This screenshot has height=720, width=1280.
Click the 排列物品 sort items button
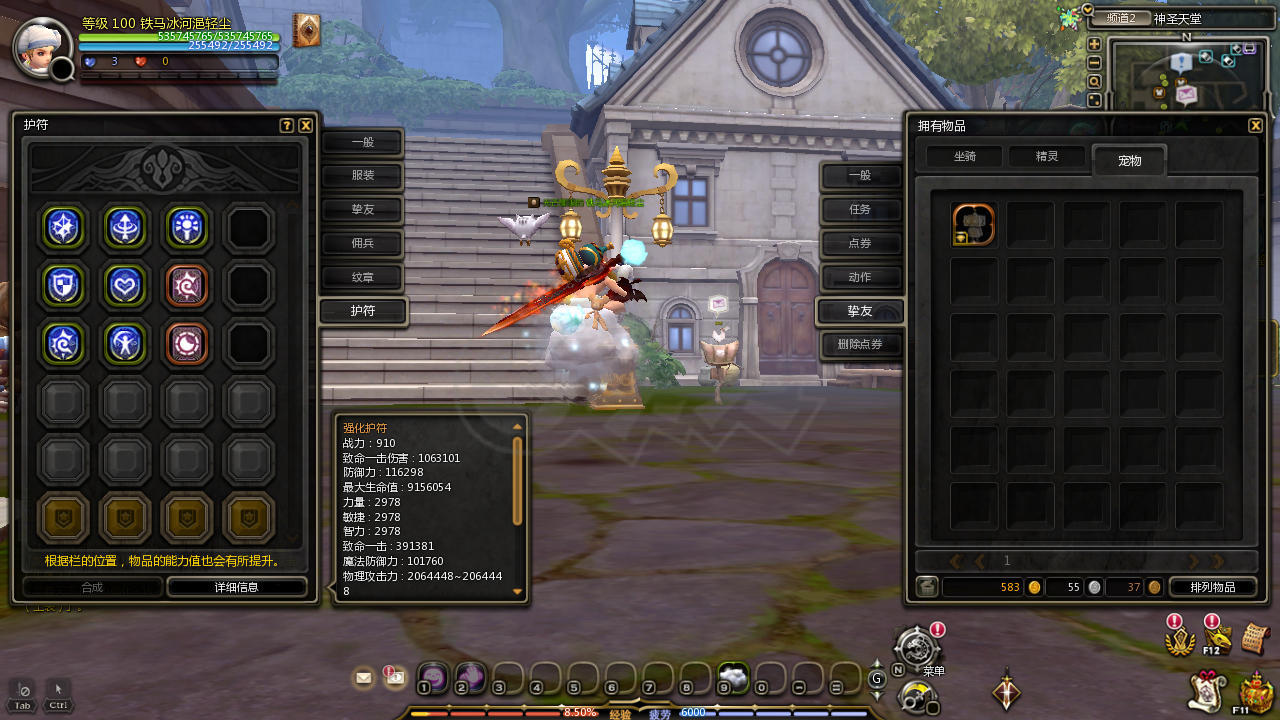(x=1212, y=587)
